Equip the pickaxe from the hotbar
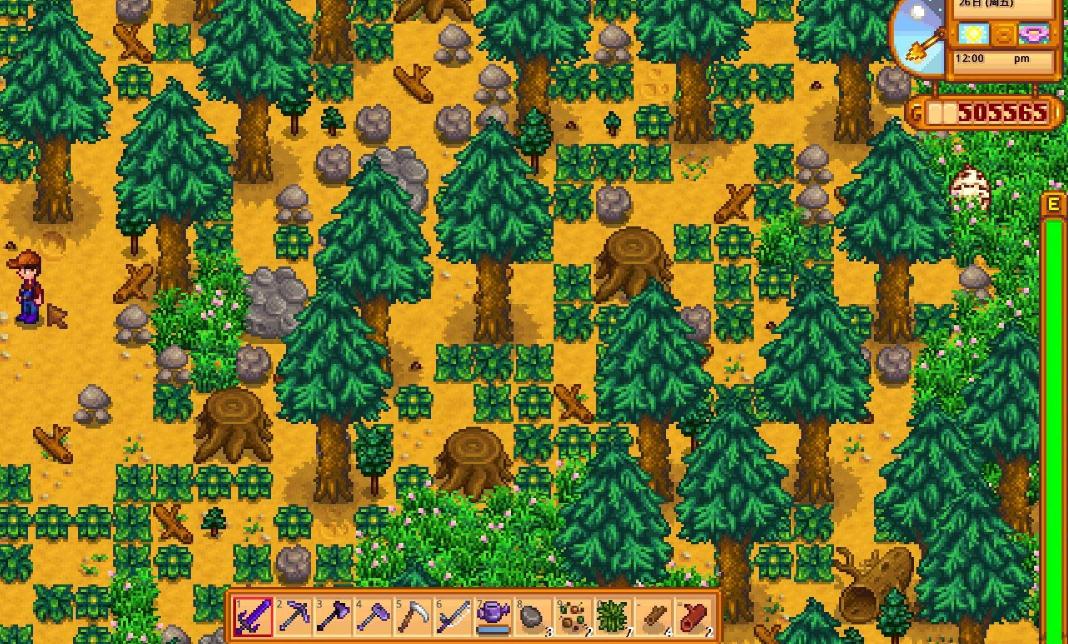 pos(292,616)
